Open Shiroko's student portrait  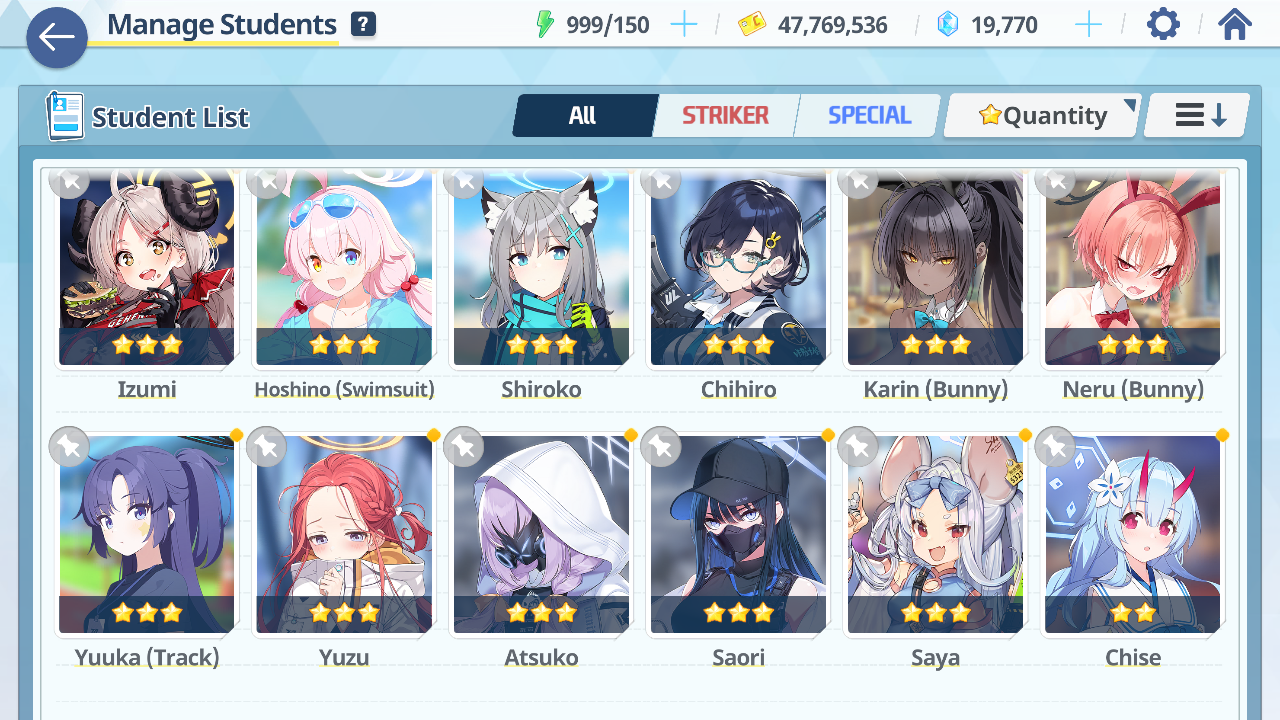click(541, 270)
